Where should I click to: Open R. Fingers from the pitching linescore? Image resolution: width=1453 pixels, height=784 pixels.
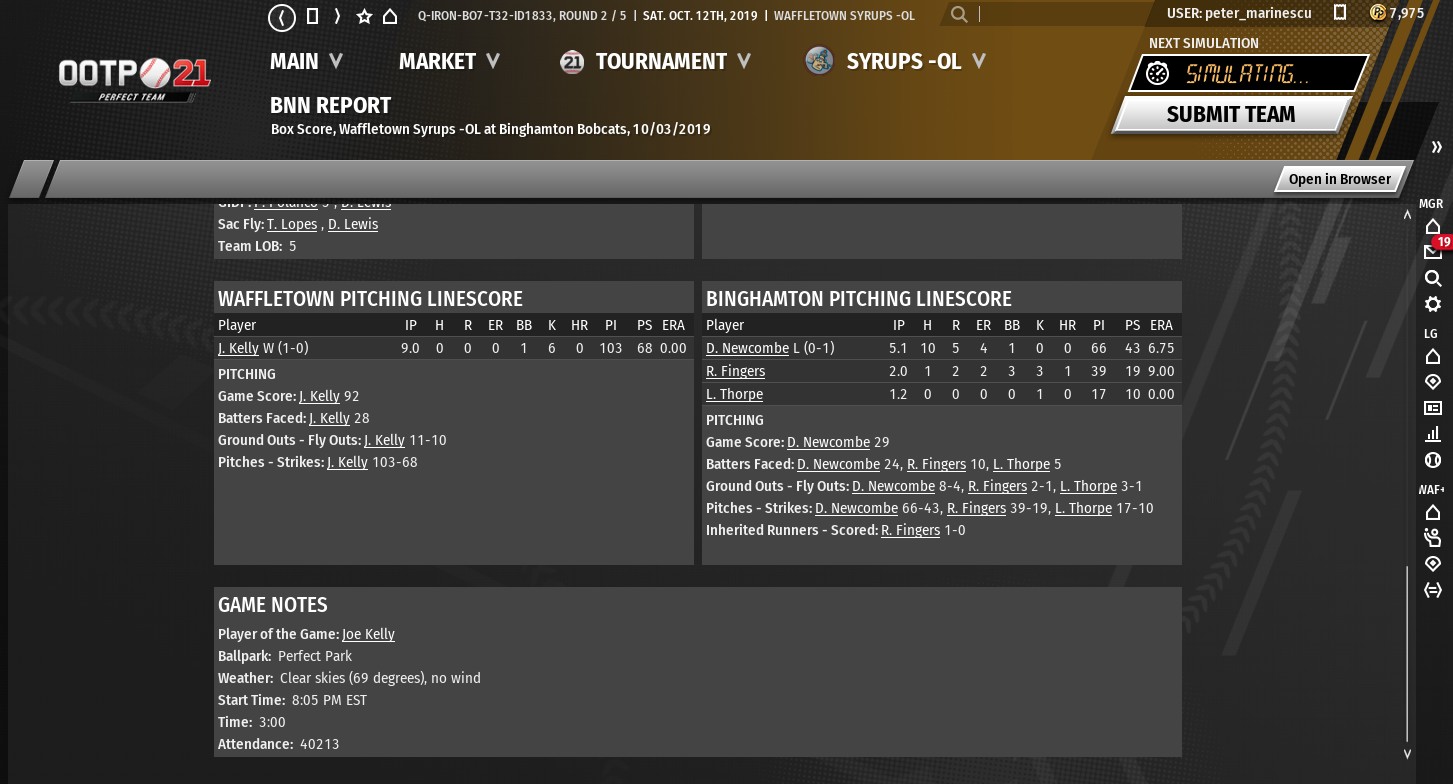pos(735,371)
